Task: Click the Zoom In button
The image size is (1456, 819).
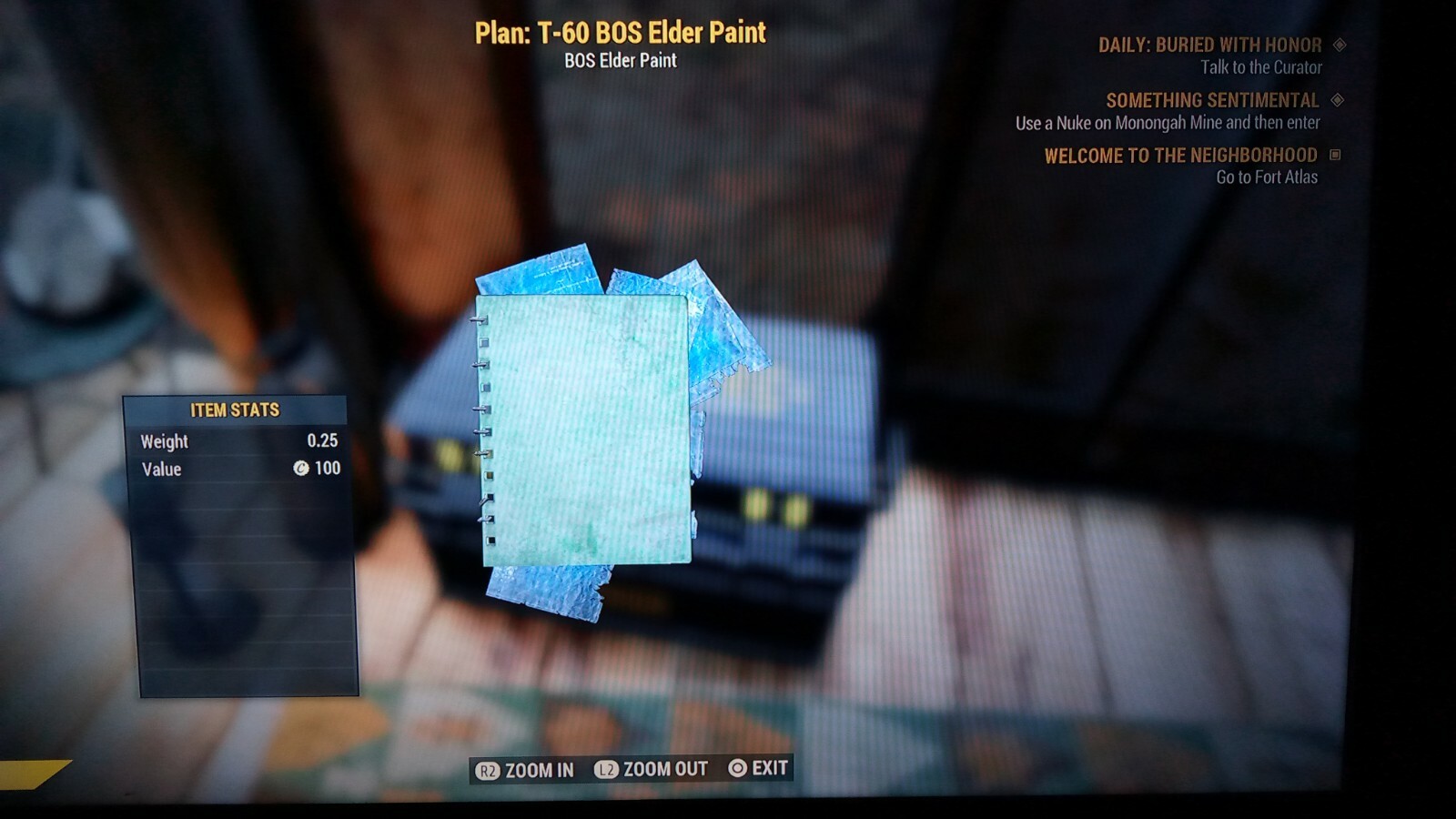Action: 525,770
